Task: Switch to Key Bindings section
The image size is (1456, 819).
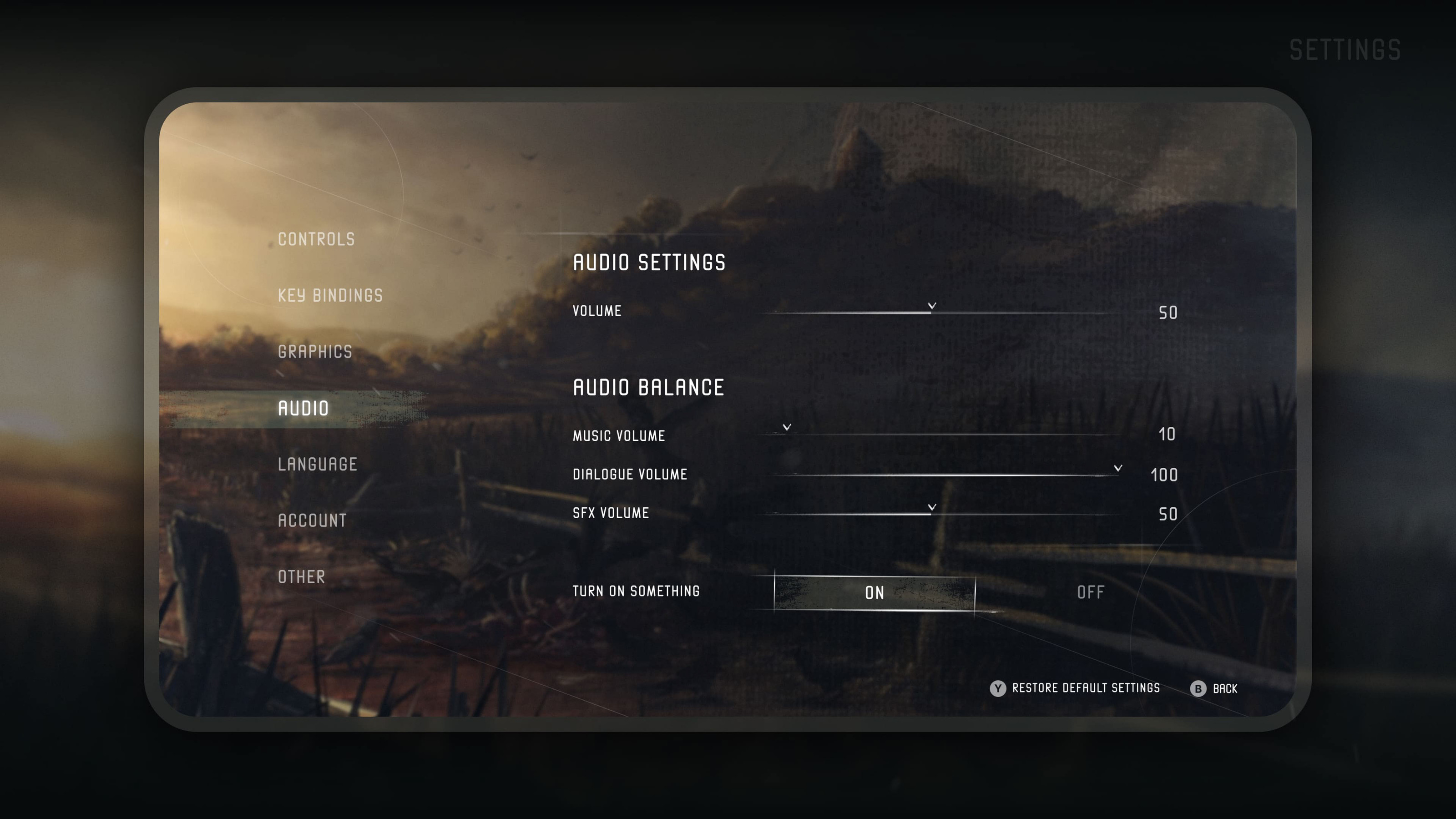Action: [330, 296]
